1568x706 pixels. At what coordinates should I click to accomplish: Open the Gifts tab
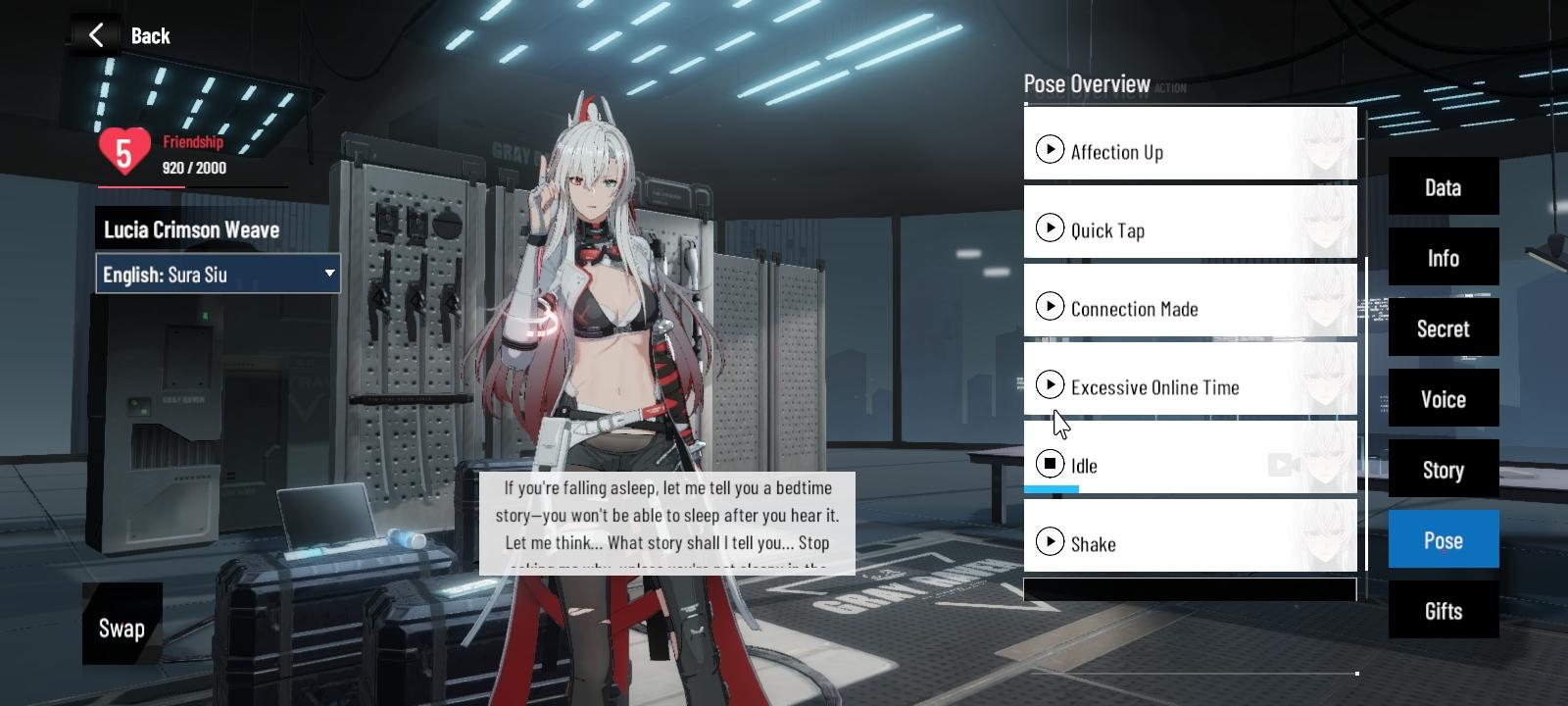tap(1443, 610)
